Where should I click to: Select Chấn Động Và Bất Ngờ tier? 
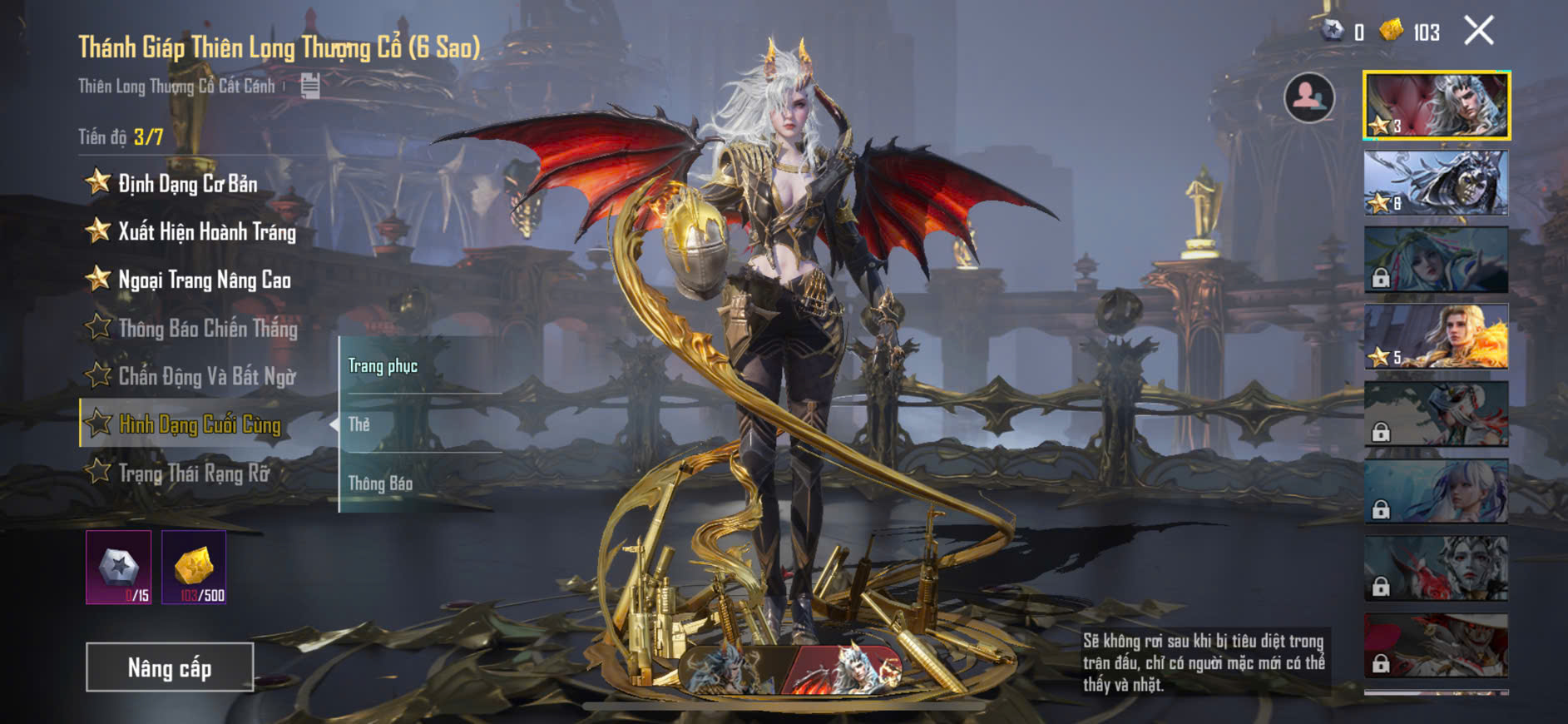pos(206,377)
